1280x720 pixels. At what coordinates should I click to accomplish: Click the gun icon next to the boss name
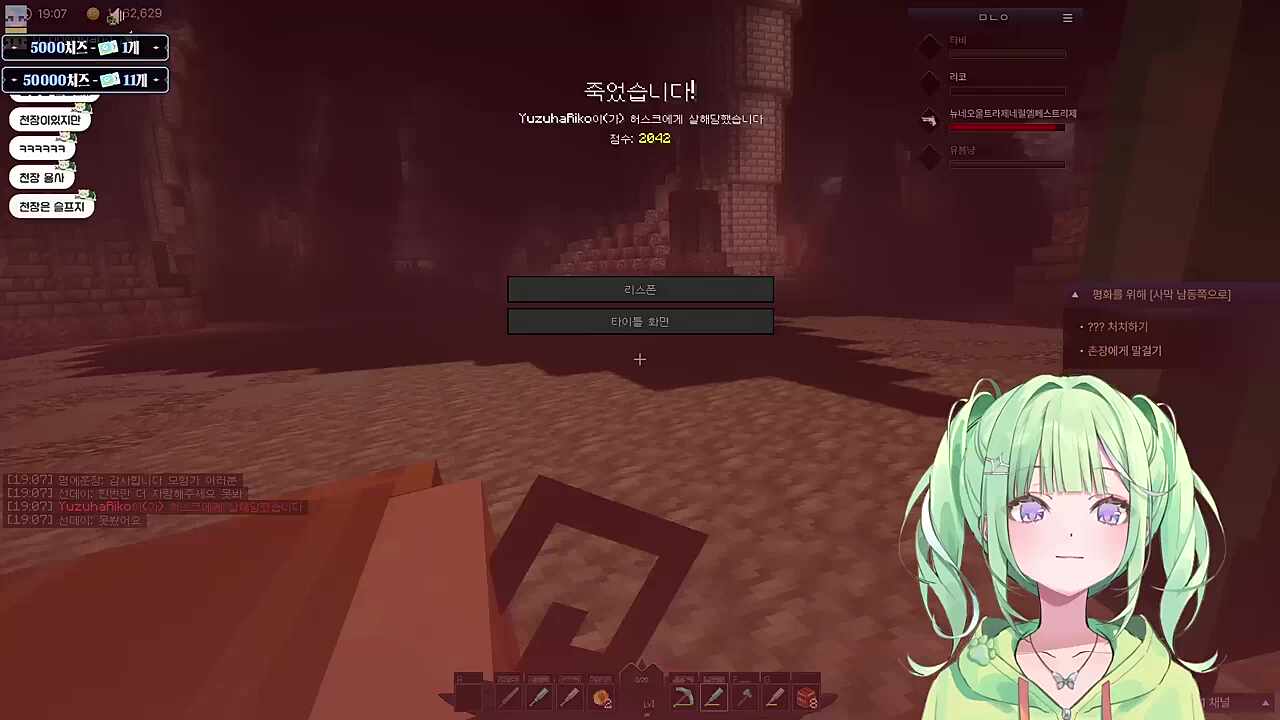[929, 120]
